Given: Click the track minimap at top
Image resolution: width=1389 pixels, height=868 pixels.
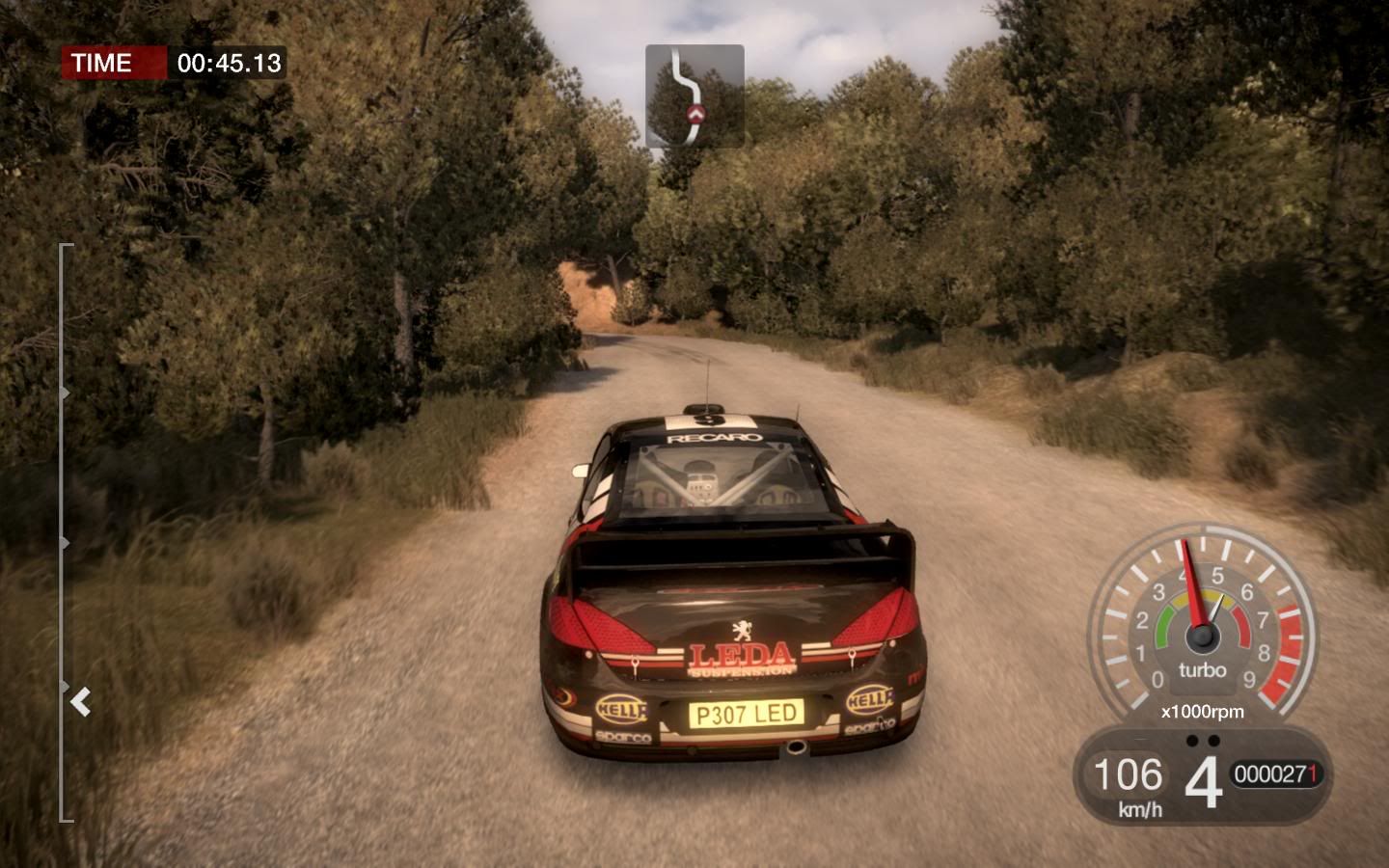Looking at the screenshot, I should coord(694,95).
